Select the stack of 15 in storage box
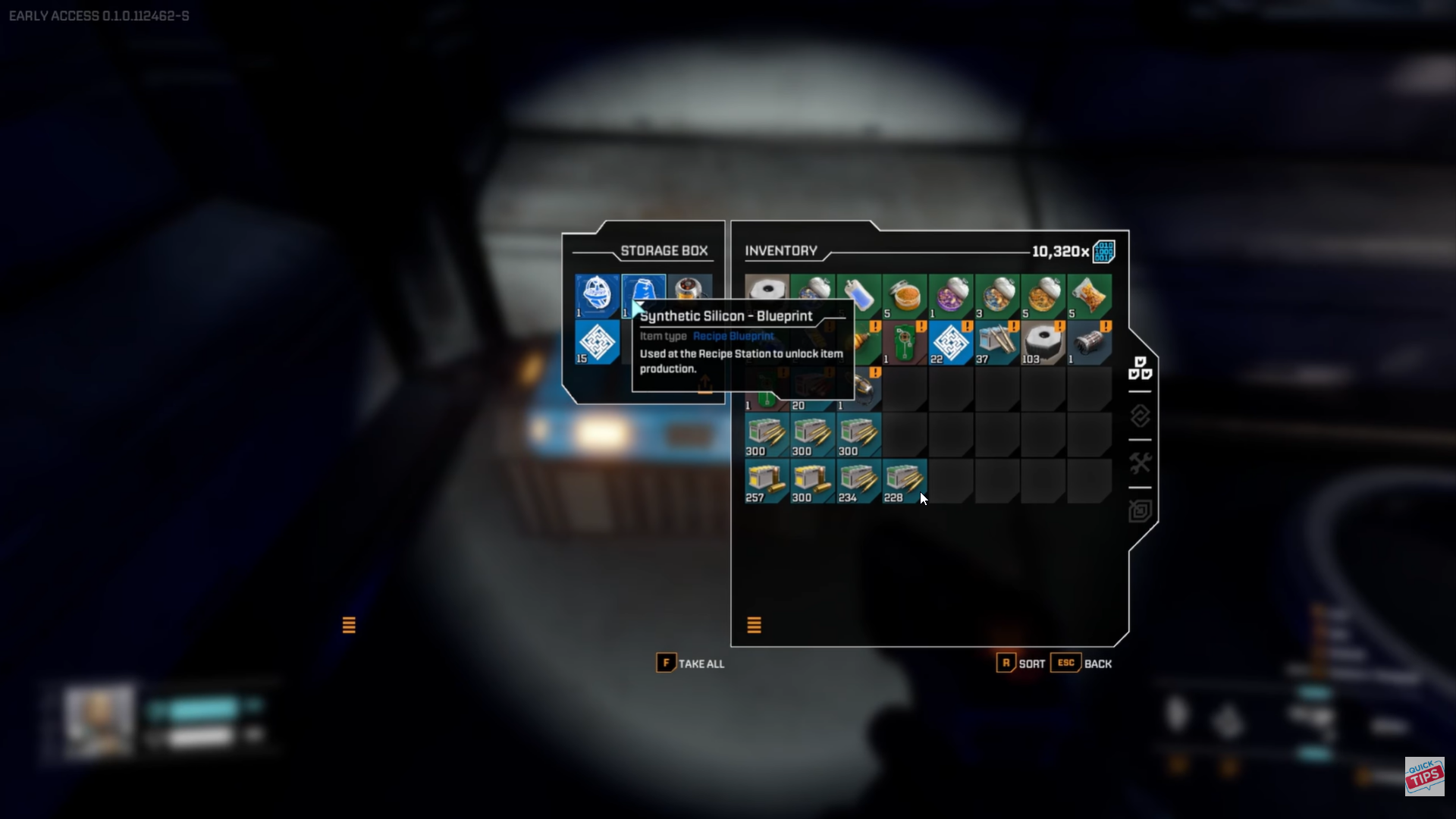 pyautogui.click(x=597, y=342)
